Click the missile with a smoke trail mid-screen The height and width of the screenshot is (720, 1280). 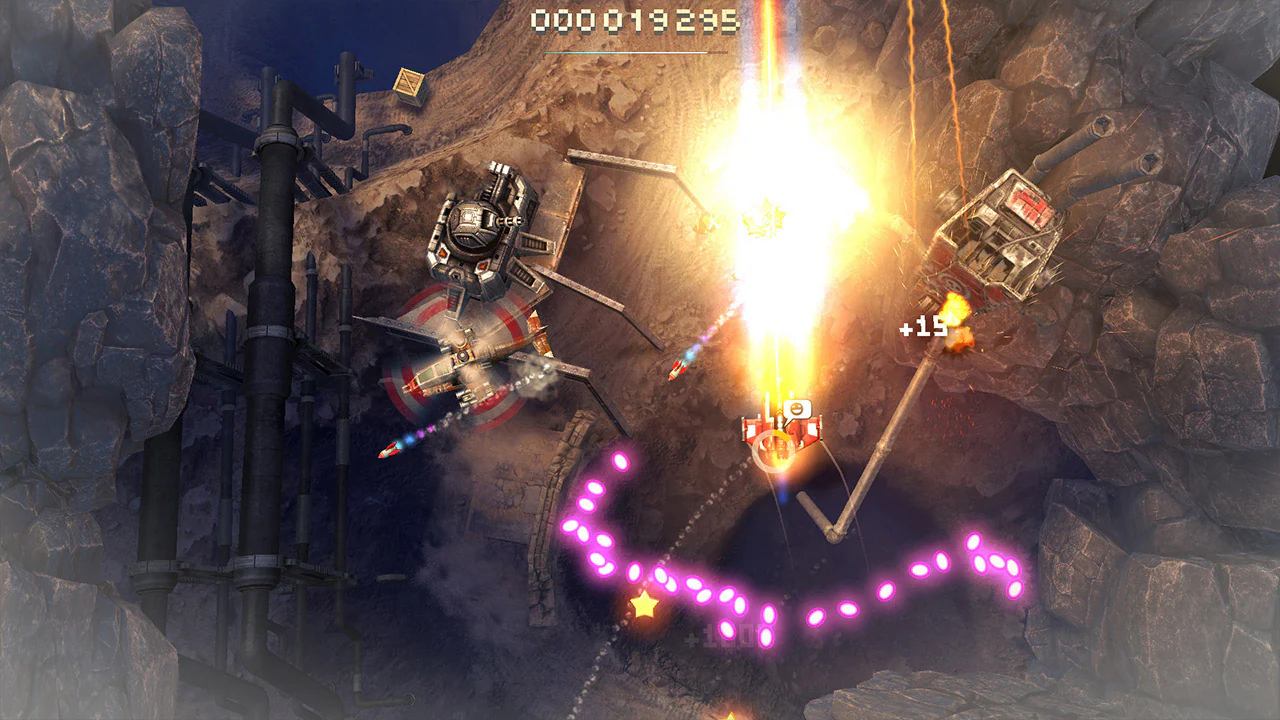(678, 368)
